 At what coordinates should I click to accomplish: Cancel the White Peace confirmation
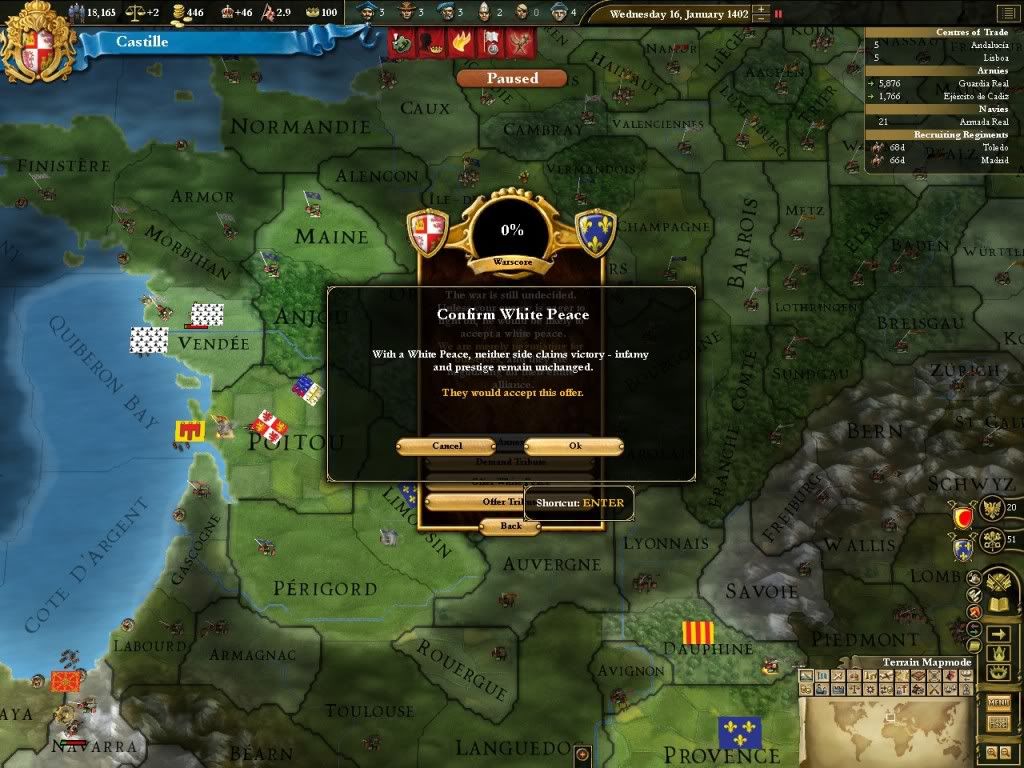coord(446,446)
